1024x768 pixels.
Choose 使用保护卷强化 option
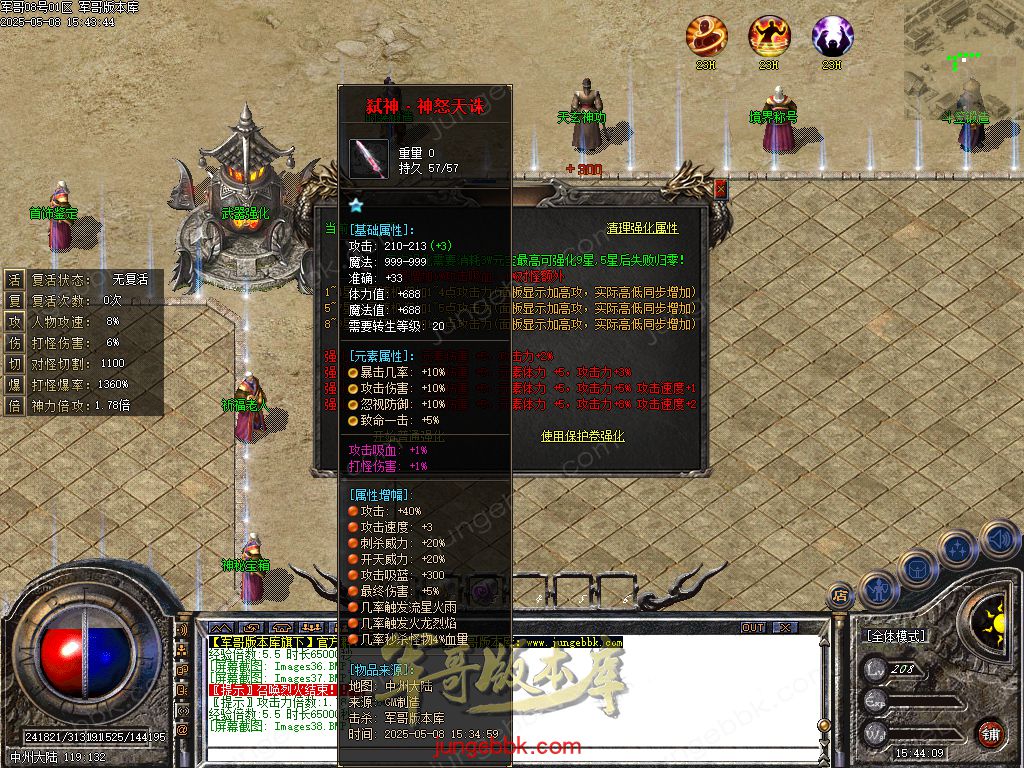[582, 436]
